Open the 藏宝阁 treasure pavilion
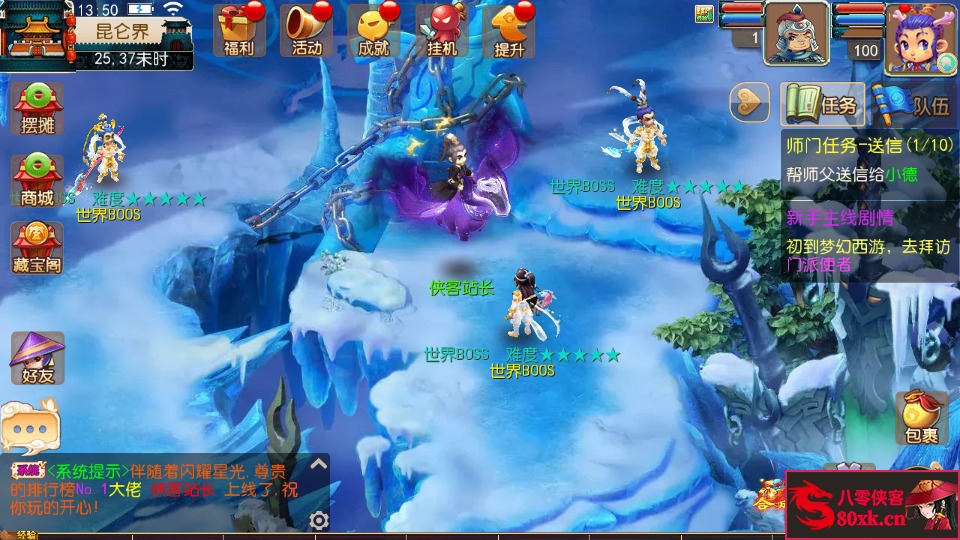 pyautogui.click(x=37, y=248)
